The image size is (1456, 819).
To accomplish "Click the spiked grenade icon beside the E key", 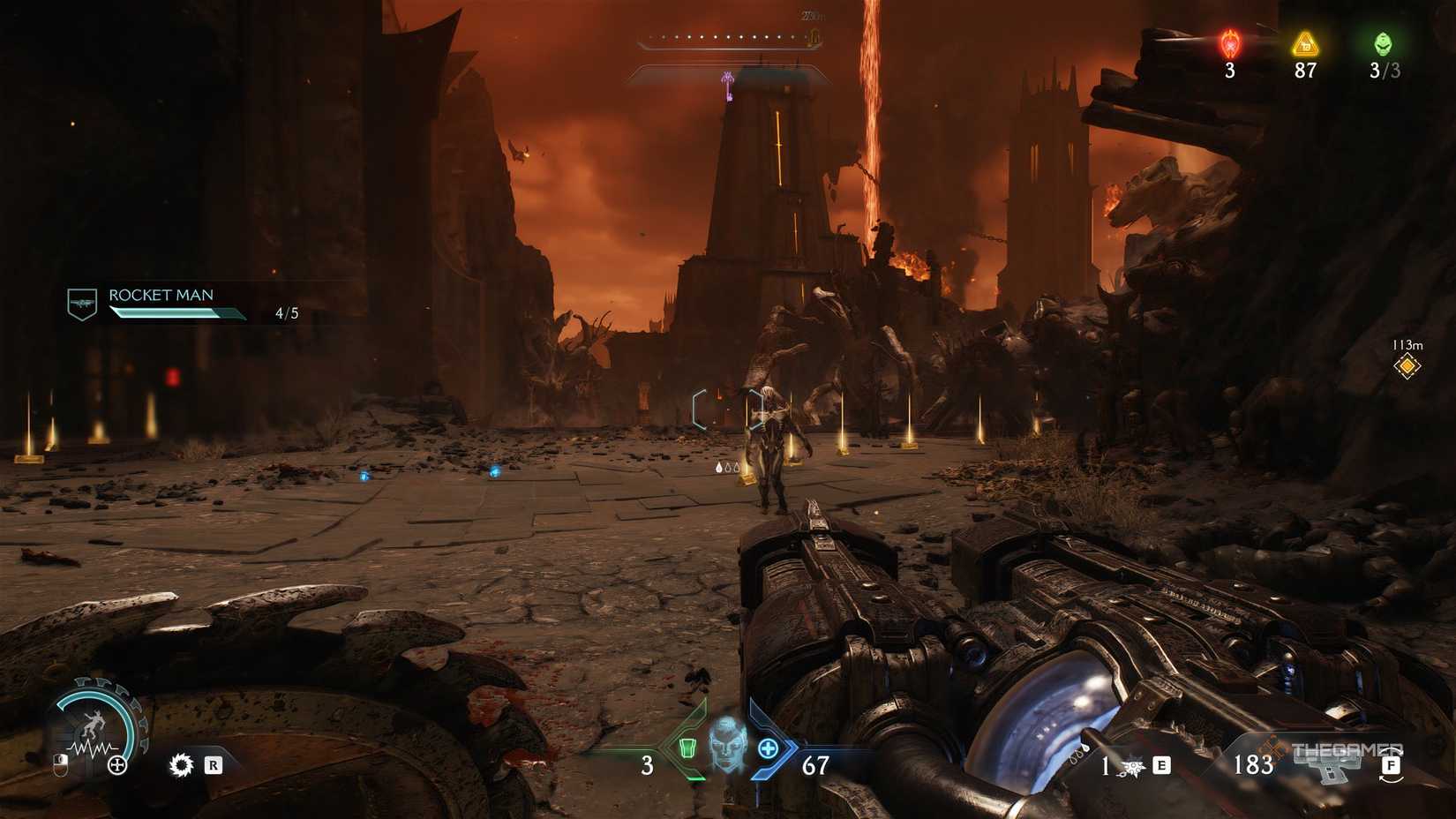I will click(1131, 767).
